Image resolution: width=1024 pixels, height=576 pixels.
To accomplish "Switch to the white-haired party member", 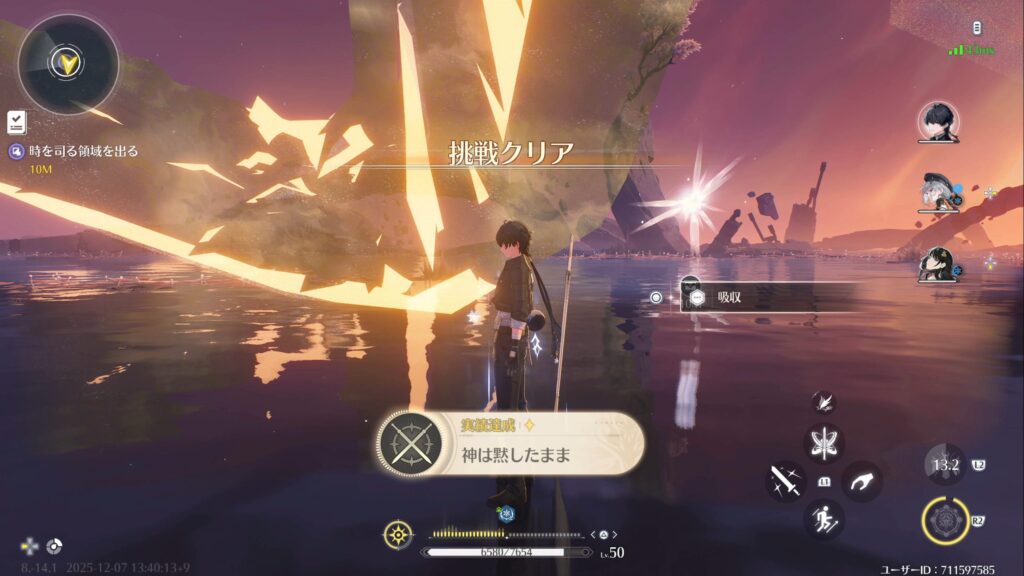I will click(938, 193).
